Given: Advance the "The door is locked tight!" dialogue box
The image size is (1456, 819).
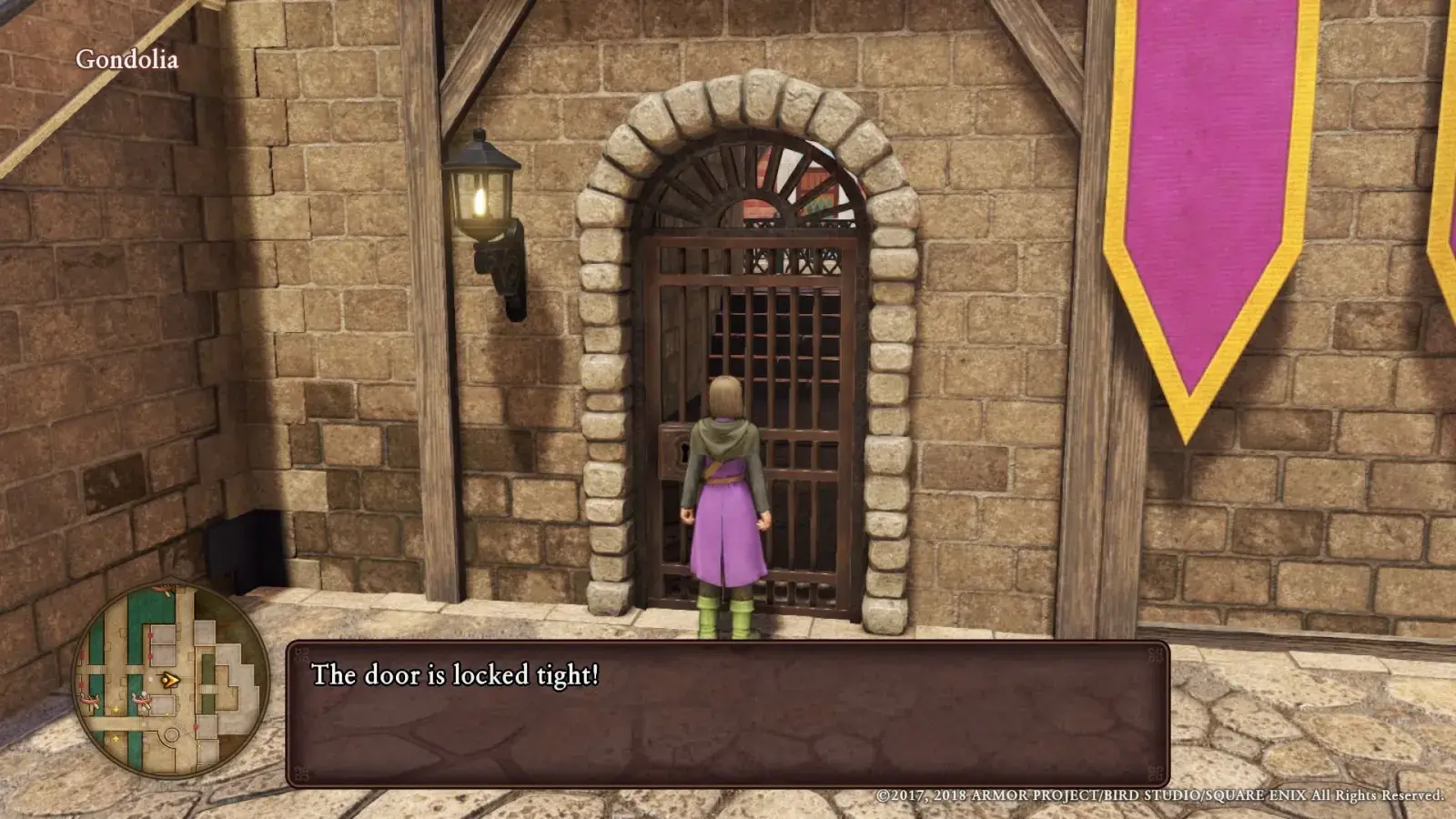Looking at the screenshot, I should (x=727, y=713).
